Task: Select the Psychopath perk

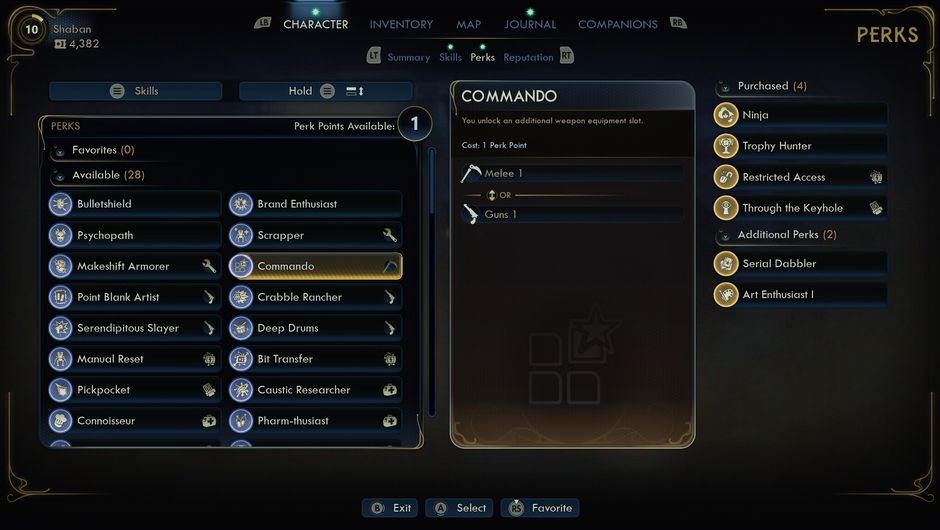Action: [135, 235]
